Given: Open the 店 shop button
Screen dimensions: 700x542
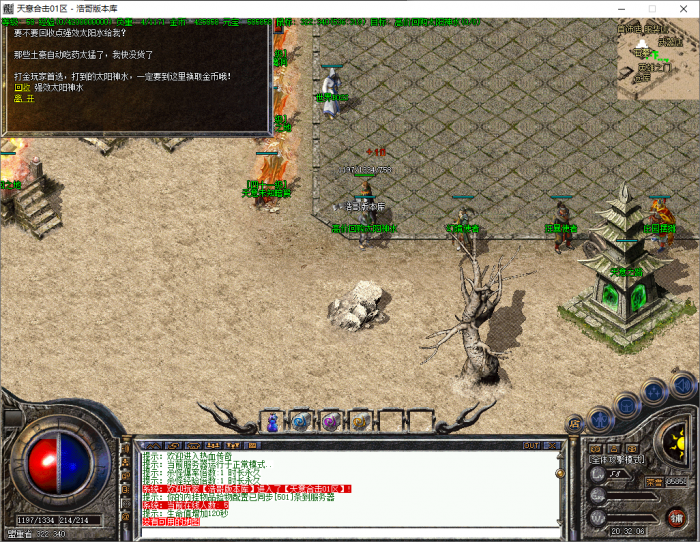Looking at the screenshot, I should pos(575,424).
